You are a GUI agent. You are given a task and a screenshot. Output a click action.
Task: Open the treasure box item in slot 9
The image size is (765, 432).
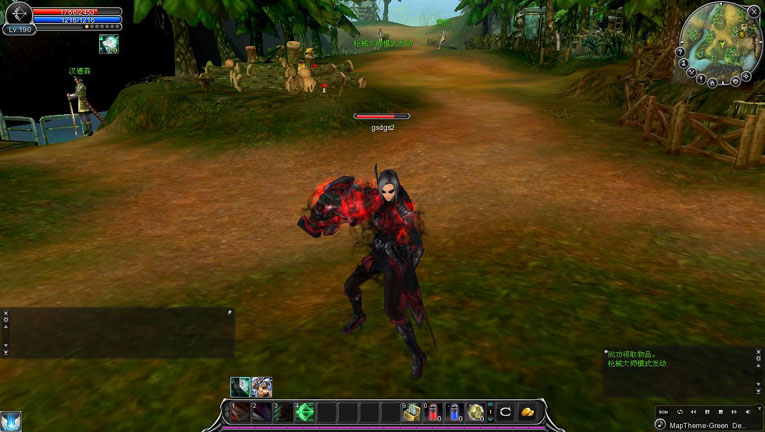[x=410, y=412]
